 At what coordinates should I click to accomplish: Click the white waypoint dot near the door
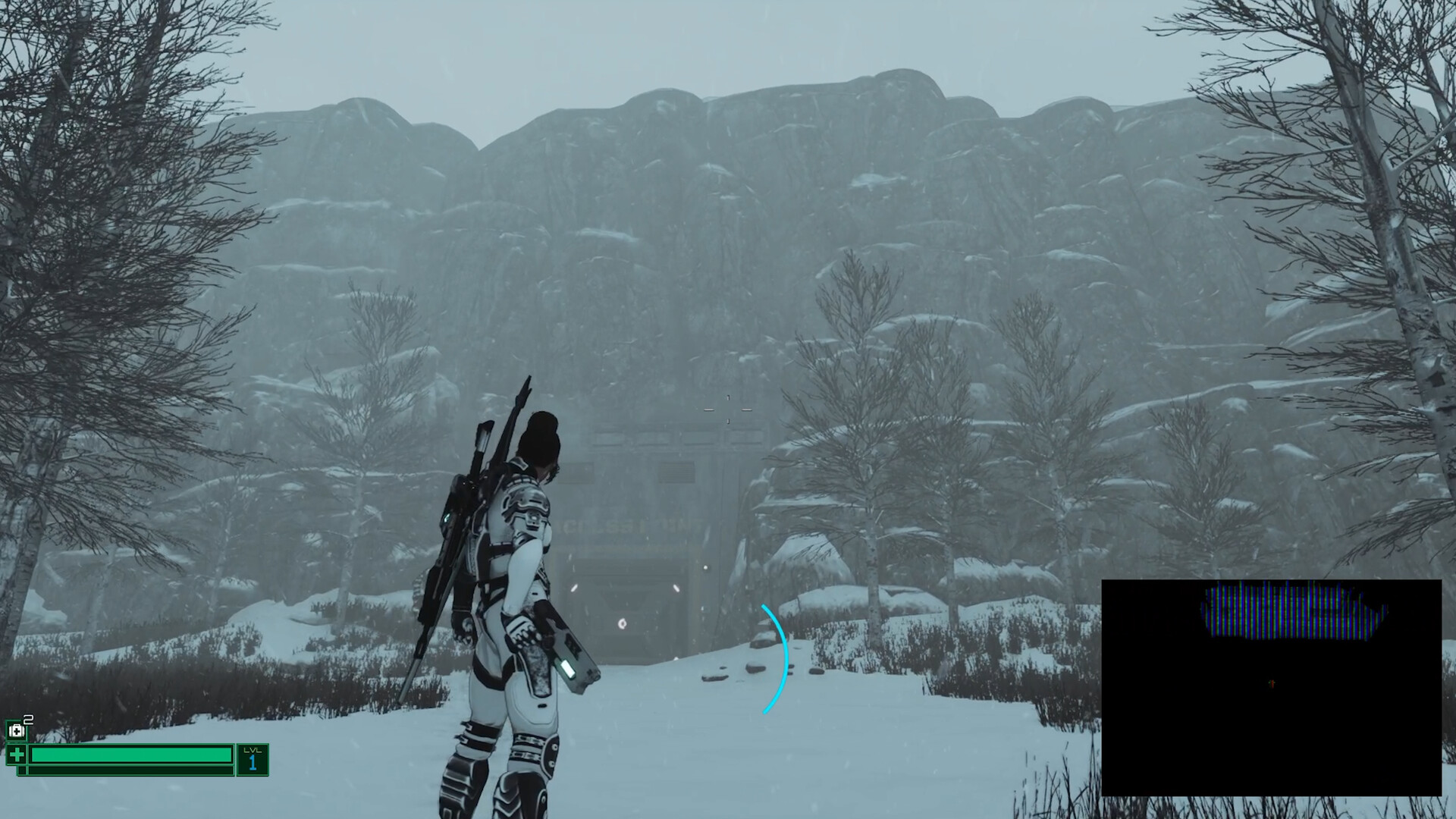pyautogui.click(x=705, y=567)
